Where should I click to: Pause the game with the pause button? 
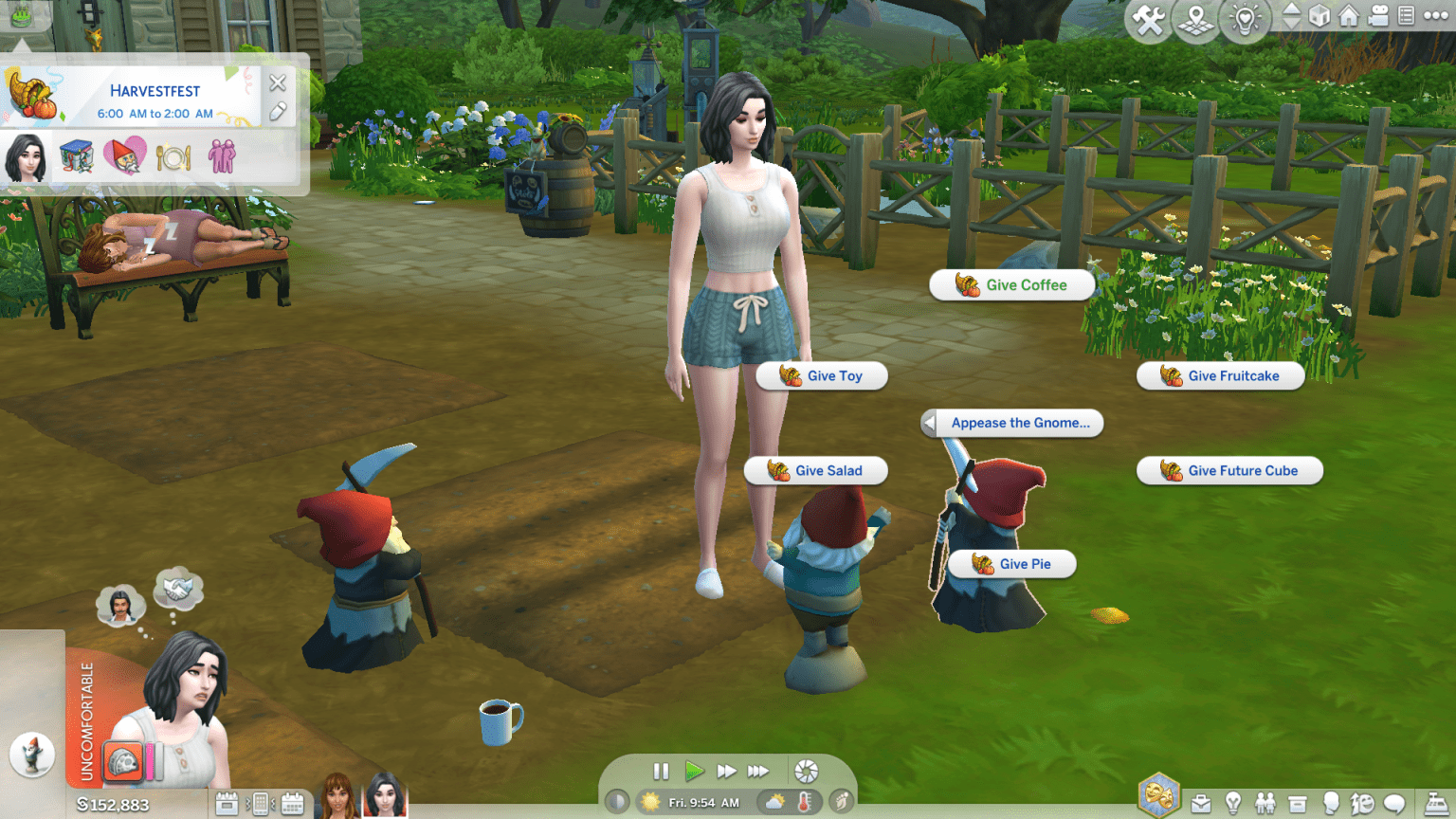[661, 771]
